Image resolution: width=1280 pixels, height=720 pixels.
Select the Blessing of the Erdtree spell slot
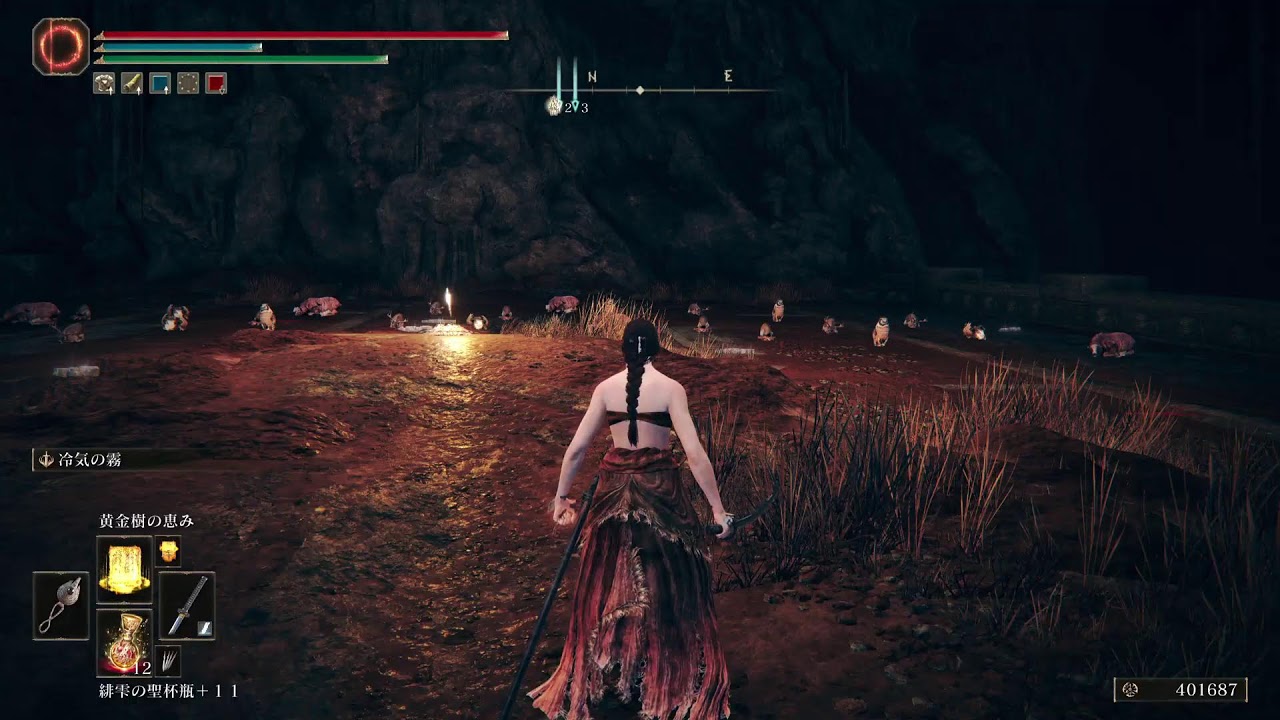[124, 569]
